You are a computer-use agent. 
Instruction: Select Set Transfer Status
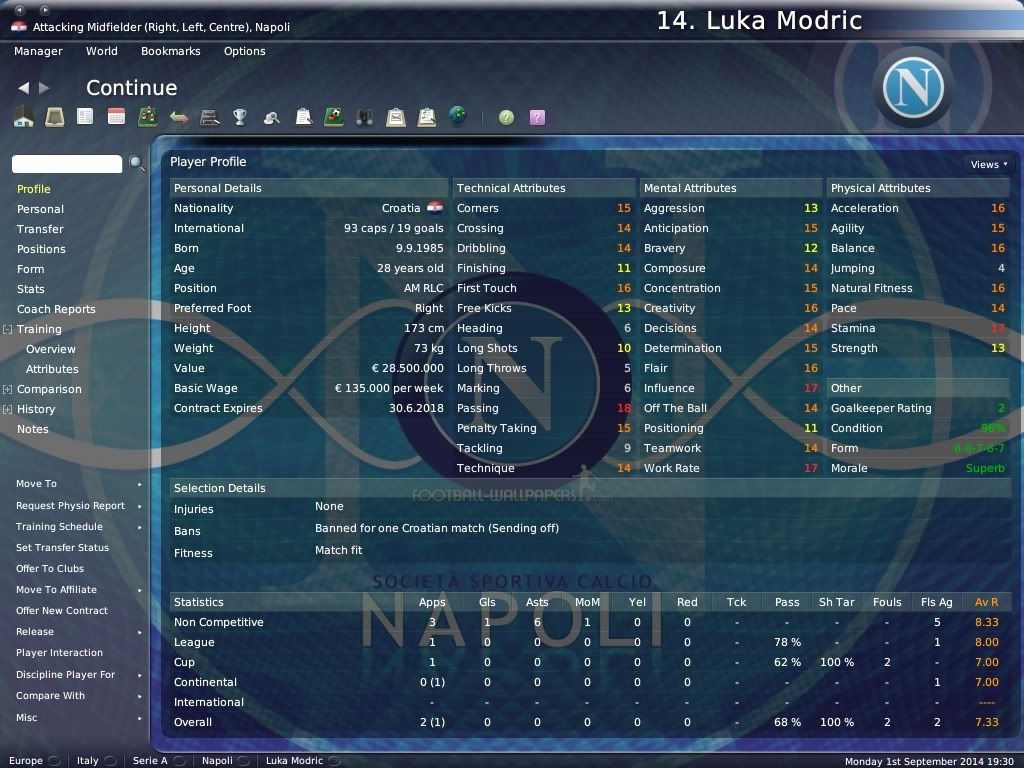click(63, 548)
